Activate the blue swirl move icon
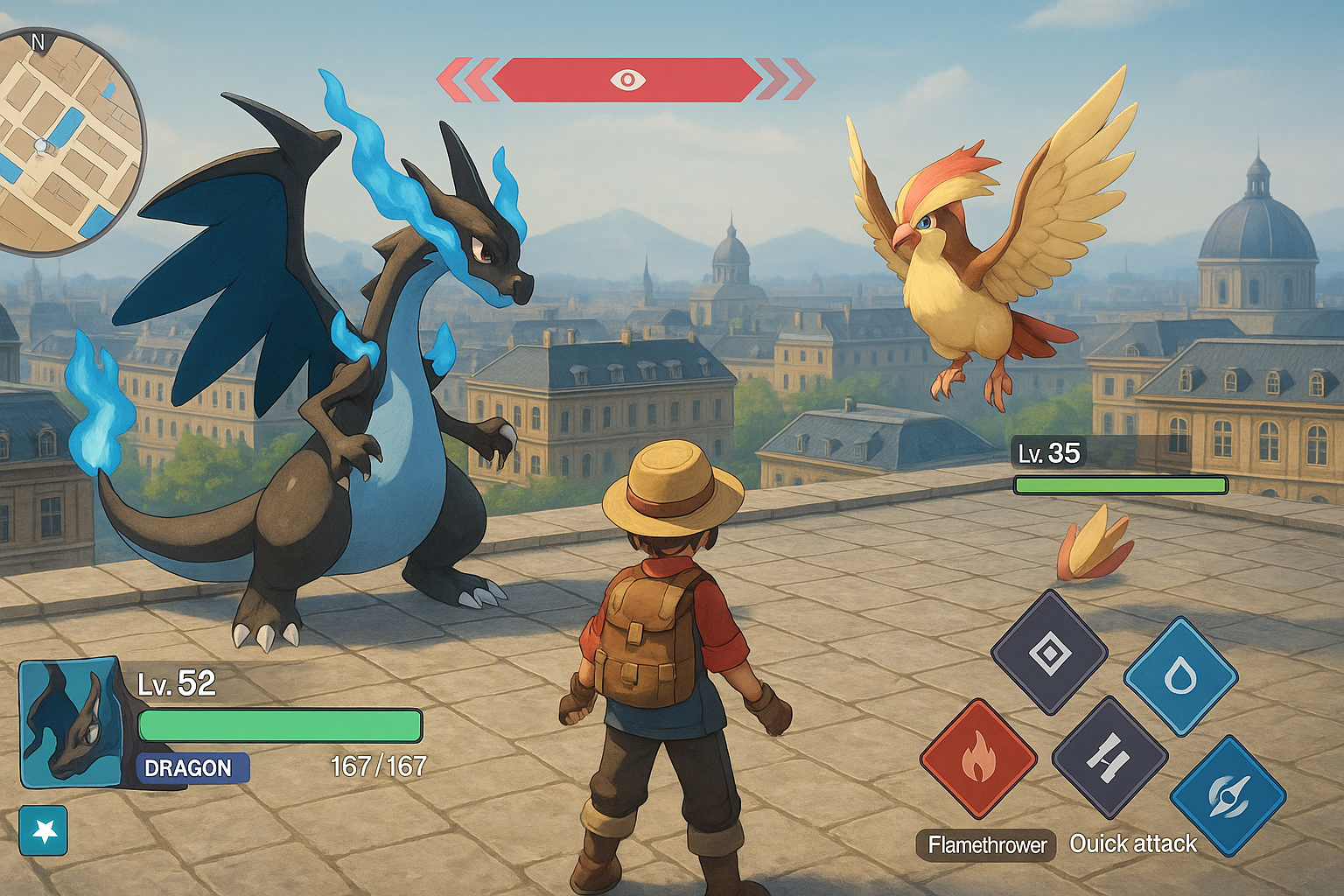 click(x=1228, y=794)
